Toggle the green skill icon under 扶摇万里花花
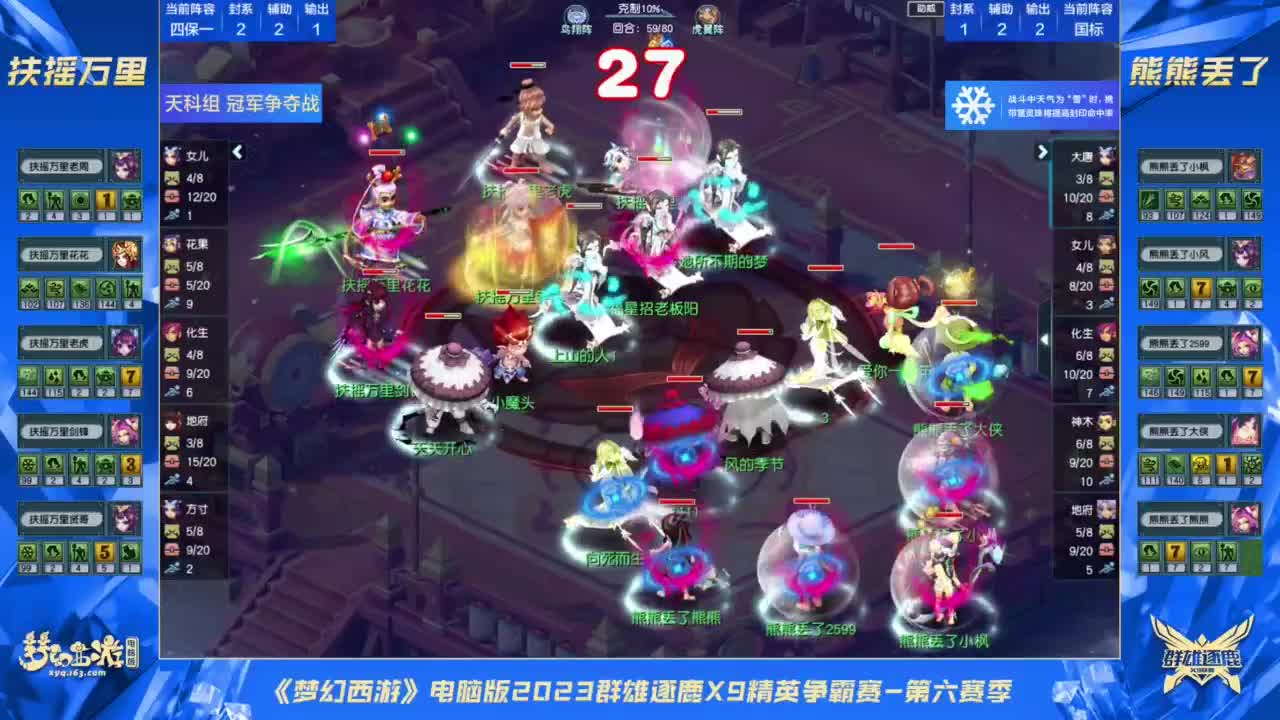 tap(31, 290)
